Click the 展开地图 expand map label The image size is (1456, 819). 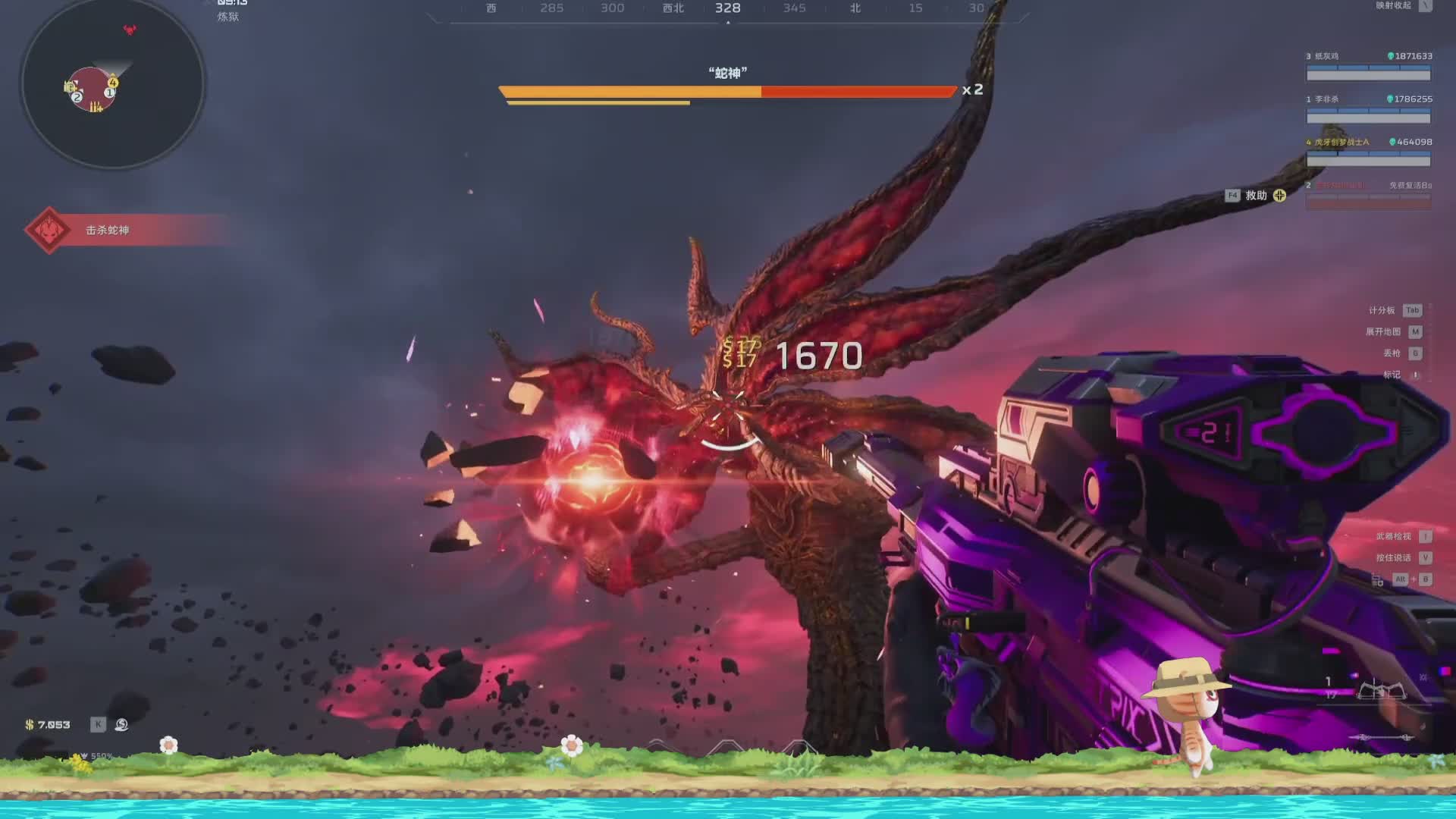pos(1382,332)
